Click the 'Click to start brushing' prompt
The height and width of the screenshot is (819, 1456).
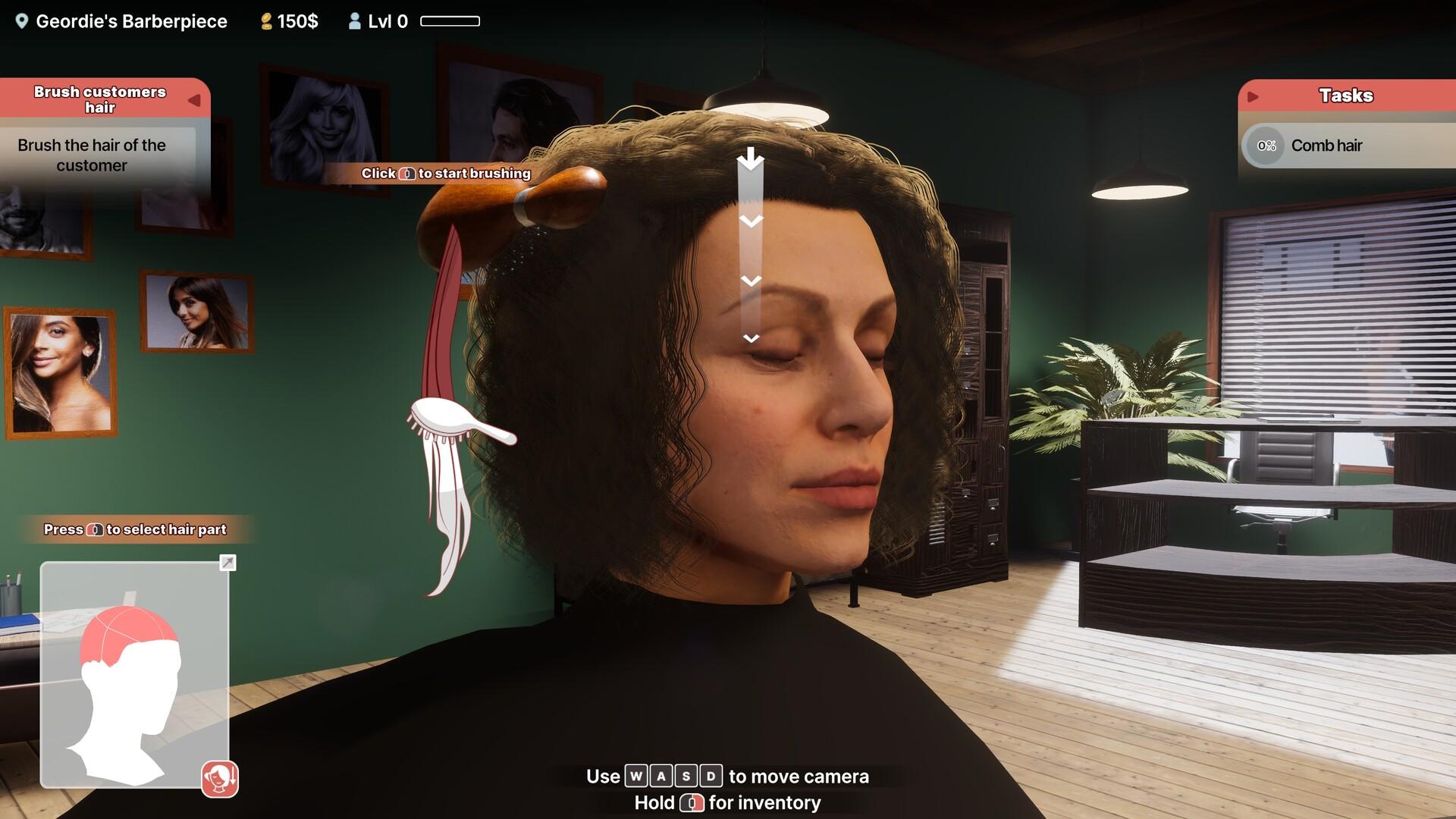446,174
